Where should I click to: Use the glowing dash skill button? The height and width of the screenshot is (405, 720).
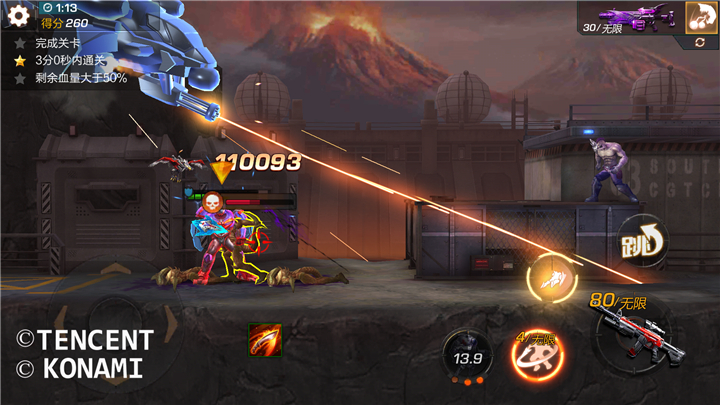(x=553, y=279)
